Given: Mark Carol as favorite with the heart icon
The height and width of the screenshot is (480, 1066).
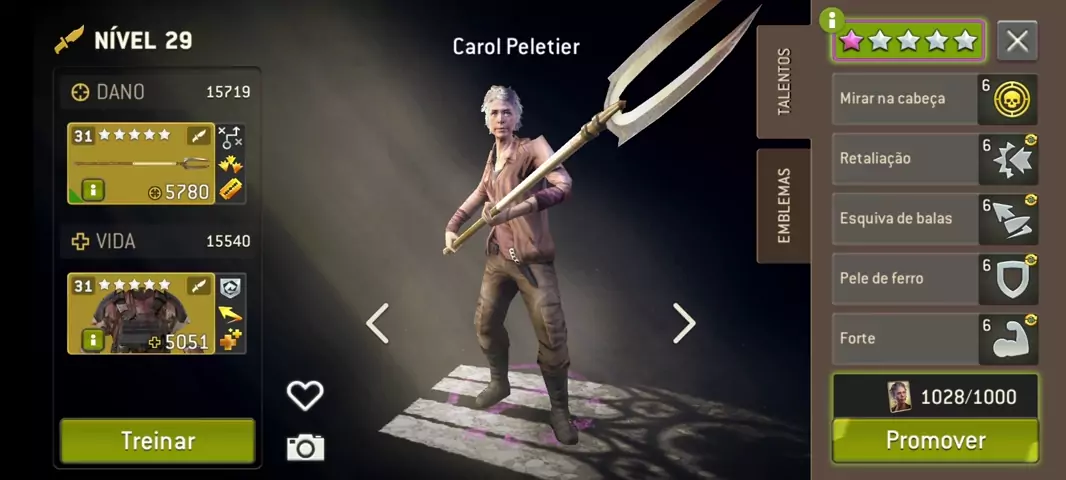Looking at the screenshot, I should pyautogui.click(x=305, y=396).
